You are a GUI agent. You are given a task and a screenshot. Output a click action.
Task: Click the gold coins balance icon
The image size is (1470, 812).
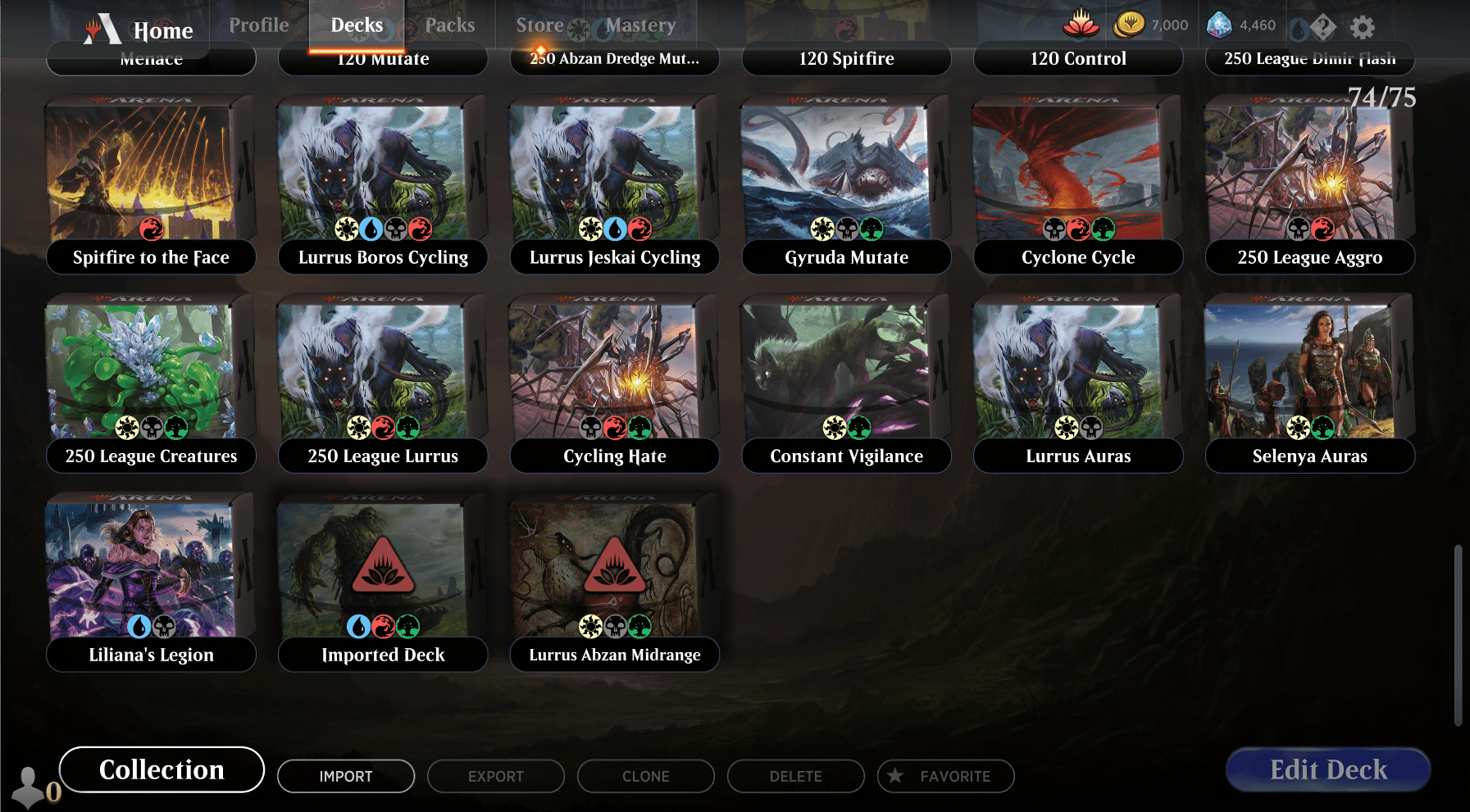(1130, 24)
